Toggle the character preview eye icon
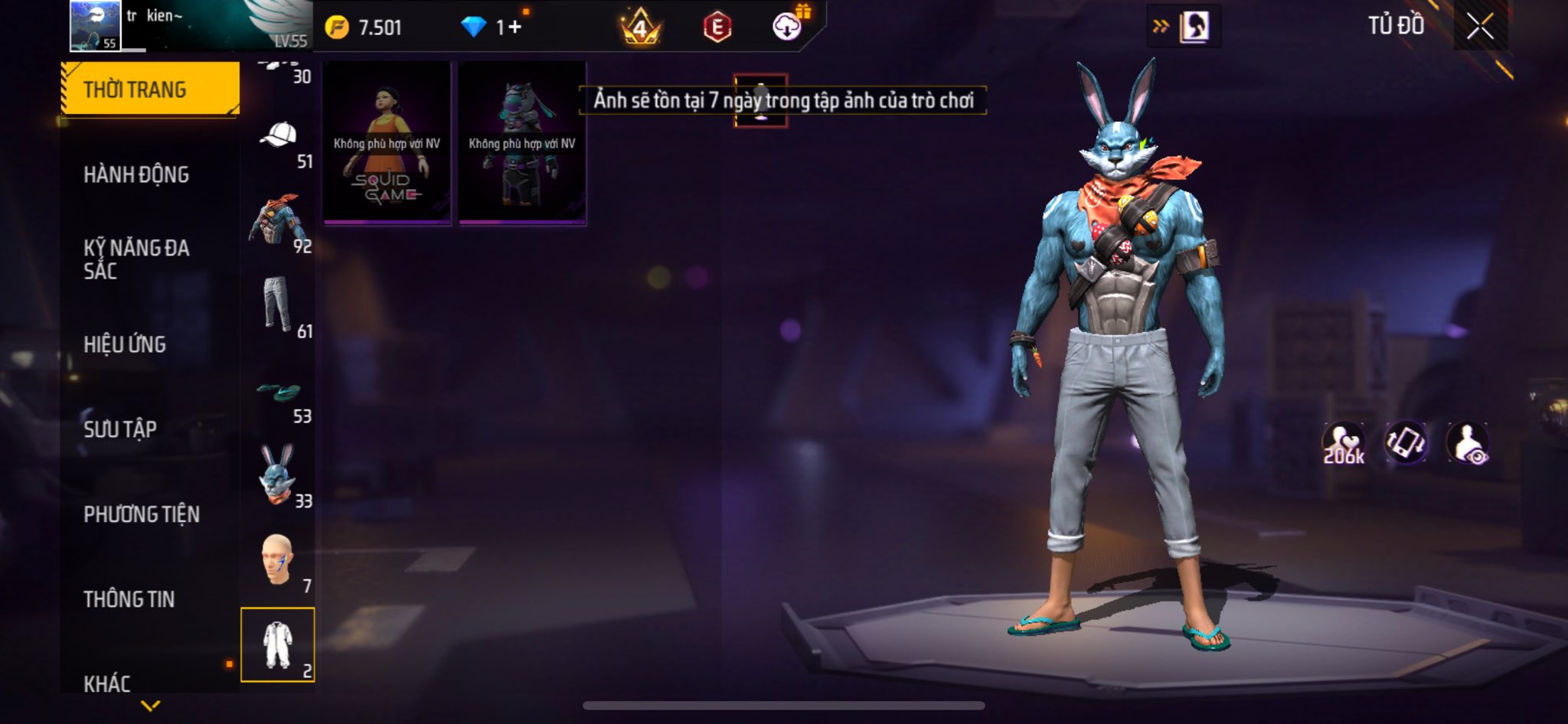The height and width of the screenshot is (724, 1568). pyautogui.click(x=1468, y=443)
